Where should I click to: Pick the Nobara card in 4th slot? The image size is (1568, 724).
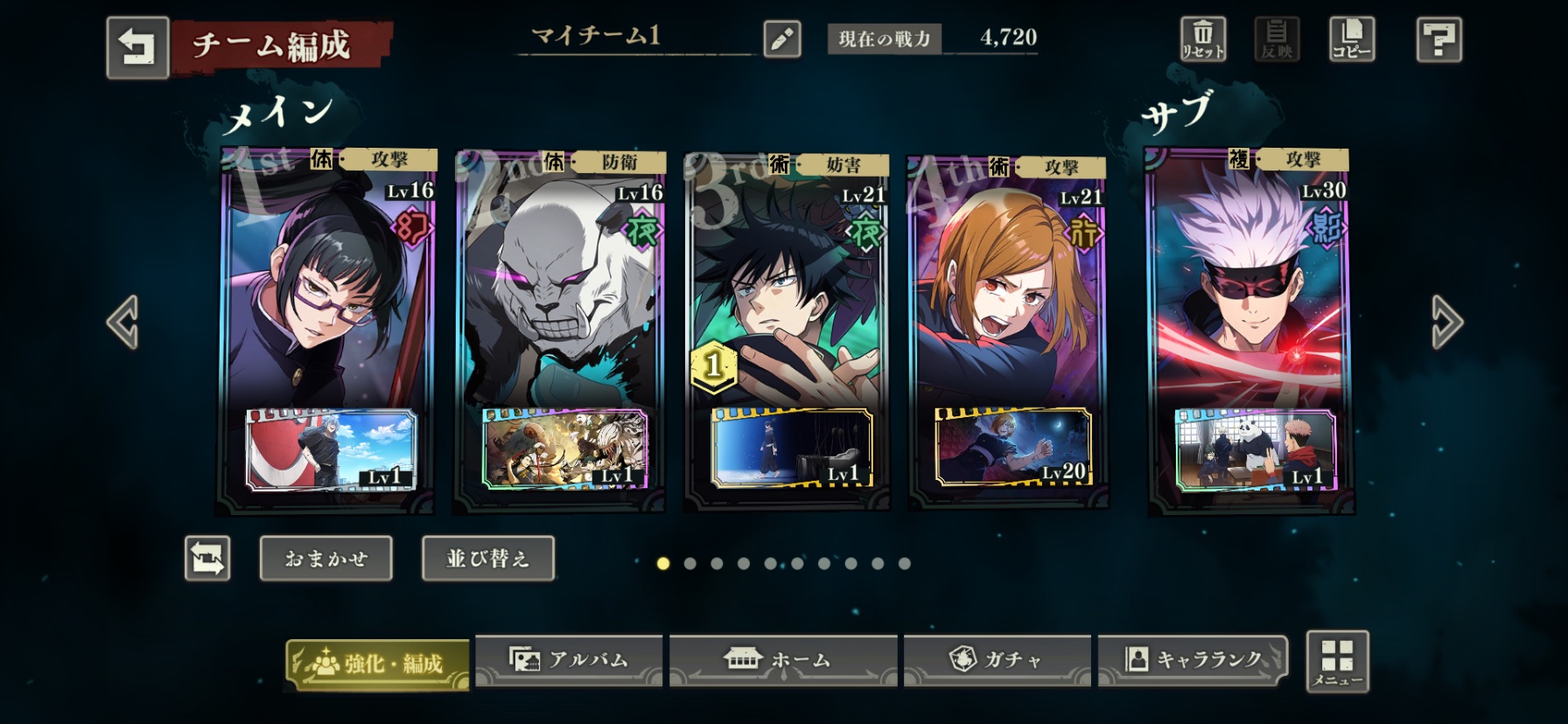(x=1008, y=289)
